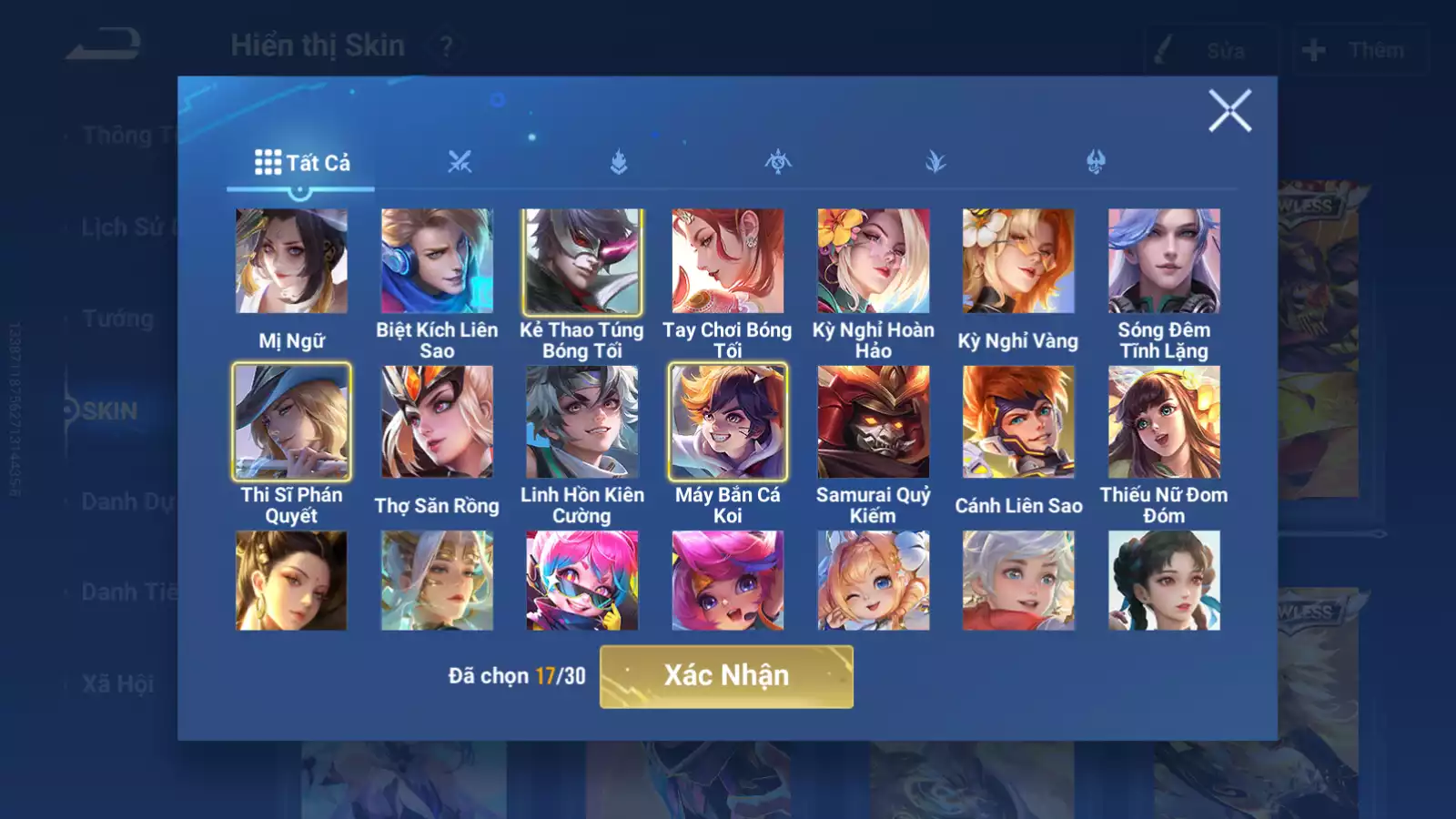This screenshot has height=819, width=1456.
Task: Toggle selection of the Máy Bắn Cá Koi skin
Action: coord(728,421)
